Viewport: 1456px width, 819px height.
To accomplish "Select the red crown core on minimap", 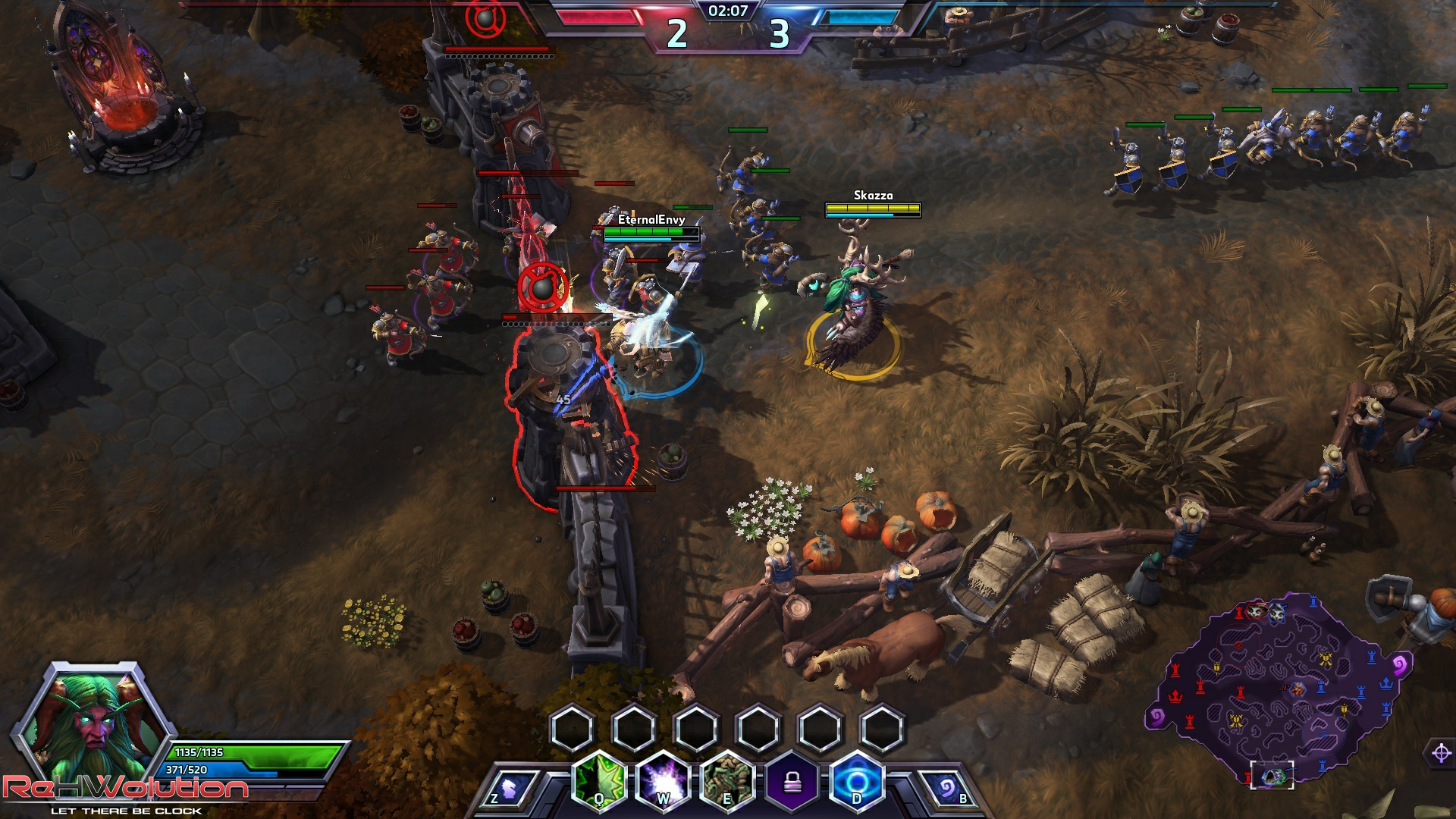I will 1175,695.
